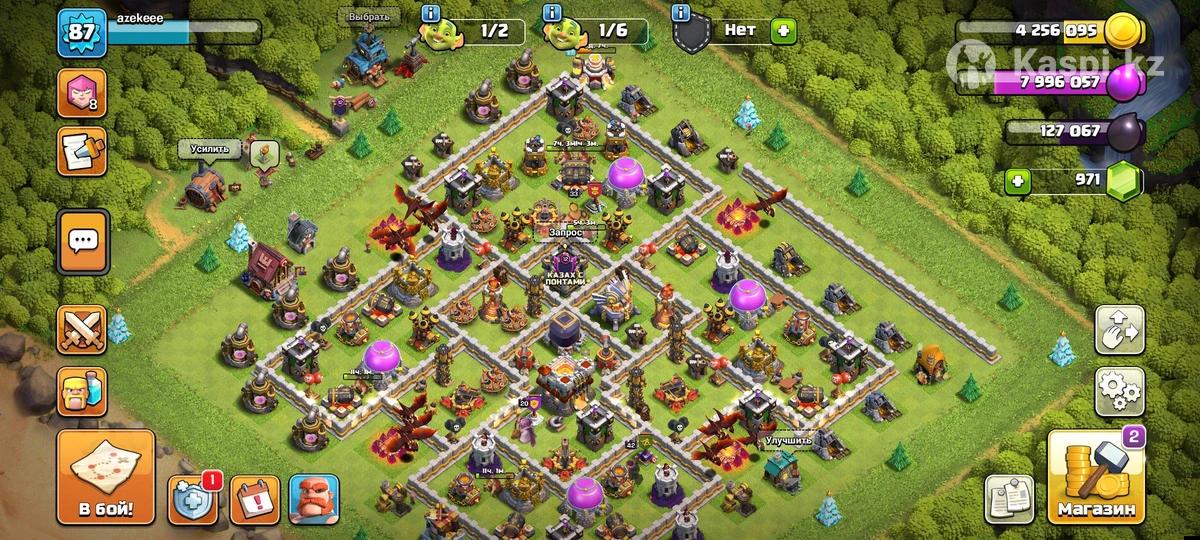This screenshot has width=1200, height=540.
Task: Tap the green plus to buy gems
Action: coord(1018,182)
